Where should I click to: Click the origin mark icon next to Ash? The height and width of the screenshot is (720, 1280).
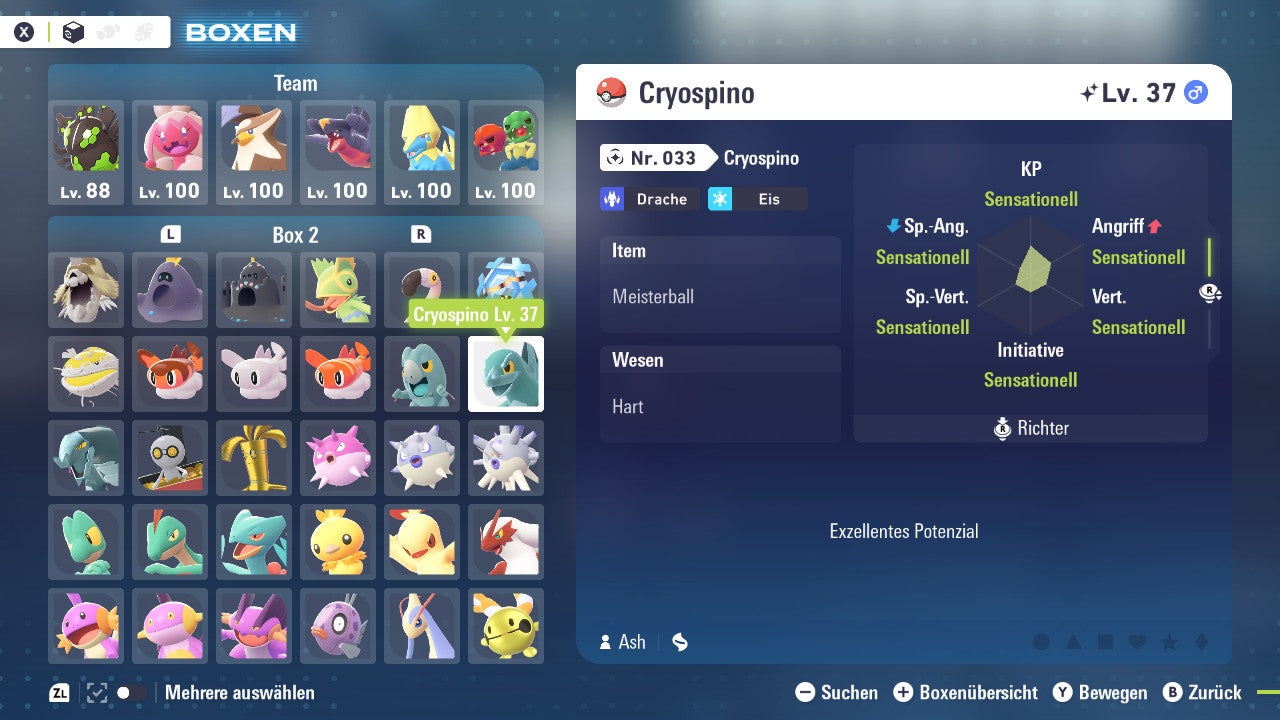(x=679, y=642)
